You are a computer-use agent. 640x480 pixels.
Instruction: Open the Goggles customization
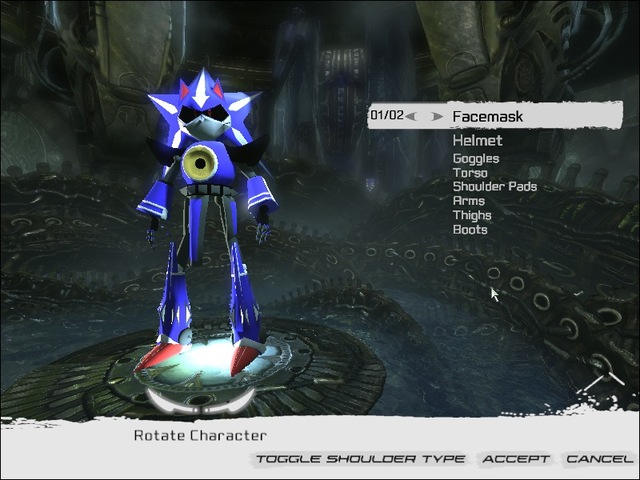pyautogui.click(x=475, y=158)
